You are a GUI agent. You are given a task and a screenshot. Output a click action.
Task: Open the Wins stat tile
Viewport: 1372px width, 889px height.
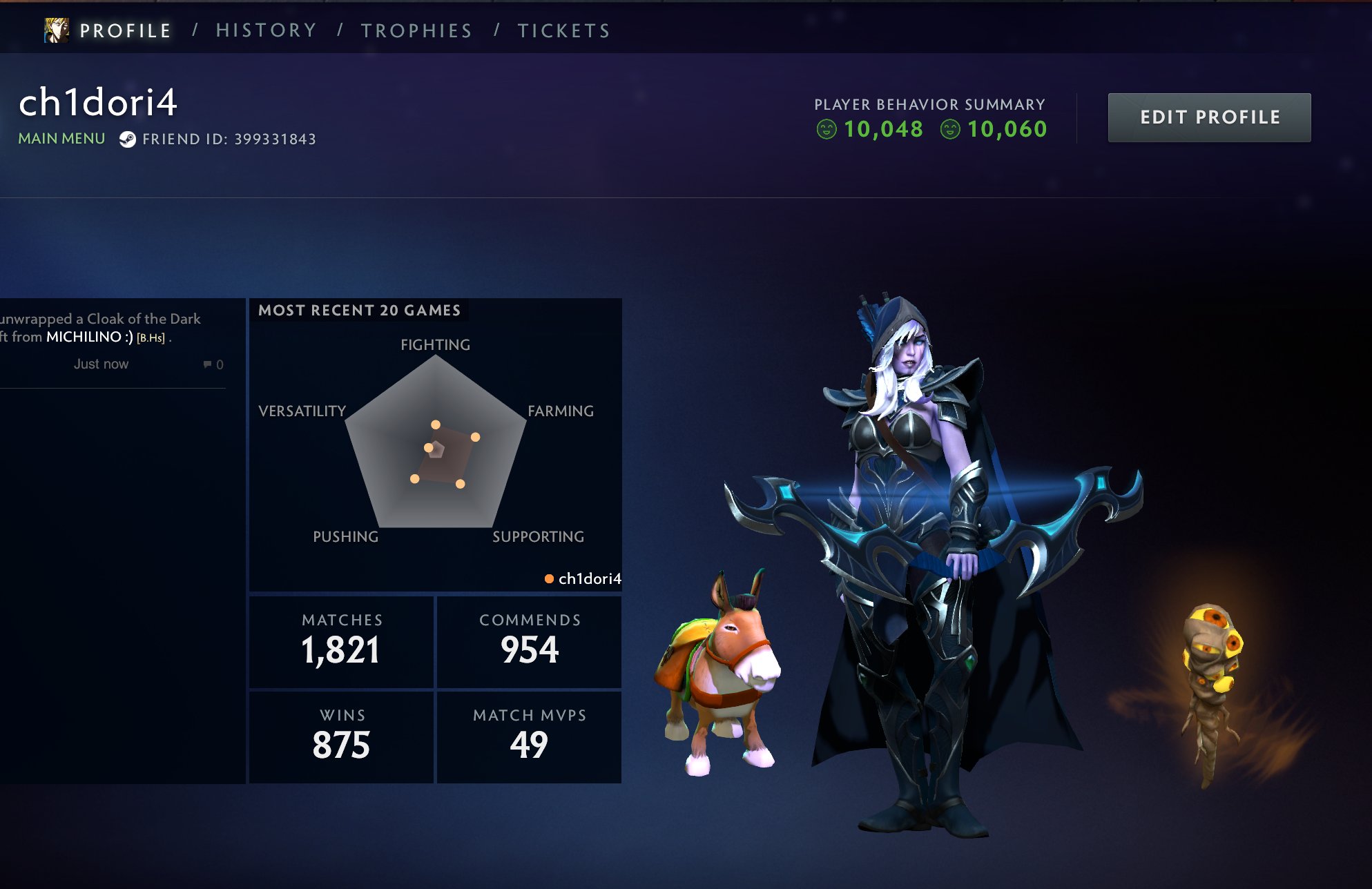tap(341, 736)
